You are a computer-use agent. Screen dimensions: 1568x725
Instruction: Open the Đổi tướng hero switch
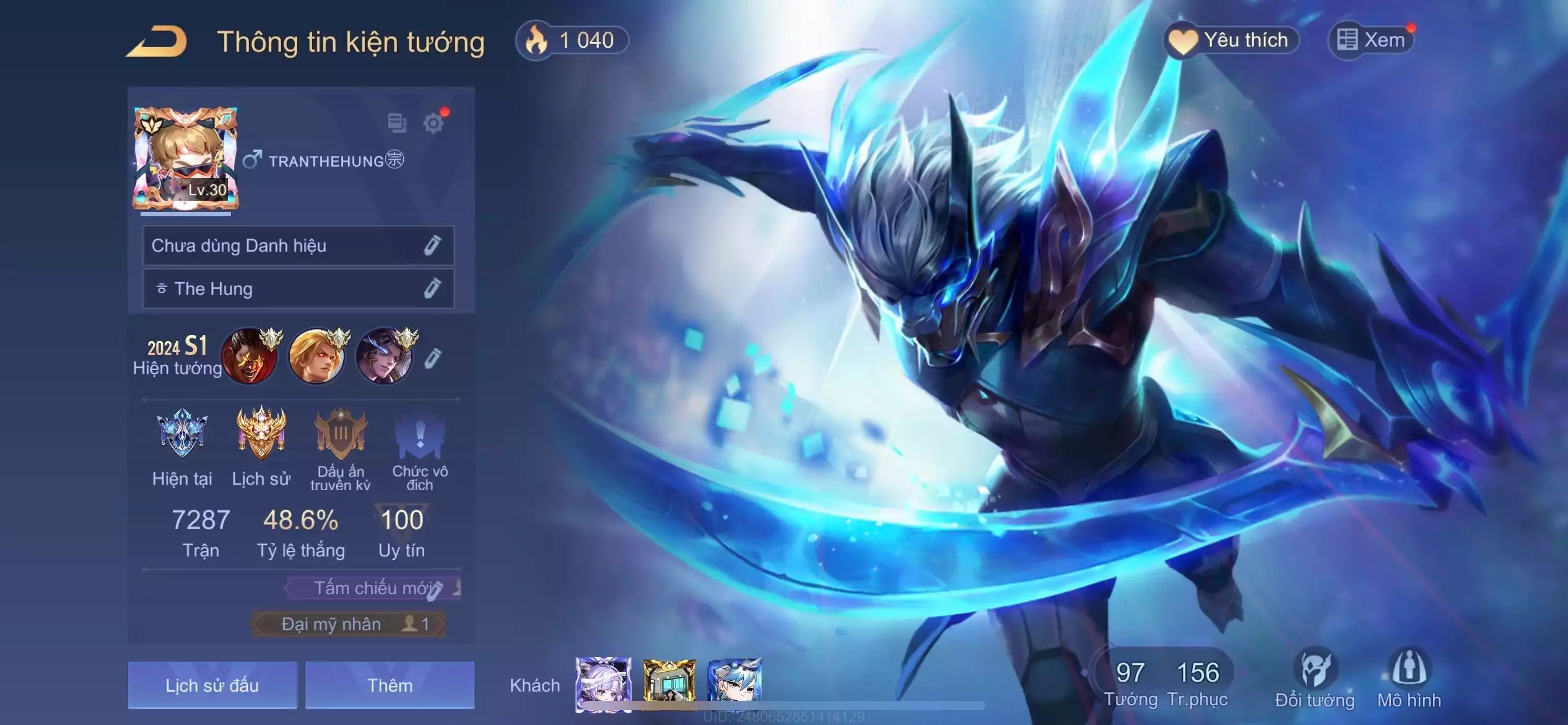pyautogui.click(x=1315, y=679)
